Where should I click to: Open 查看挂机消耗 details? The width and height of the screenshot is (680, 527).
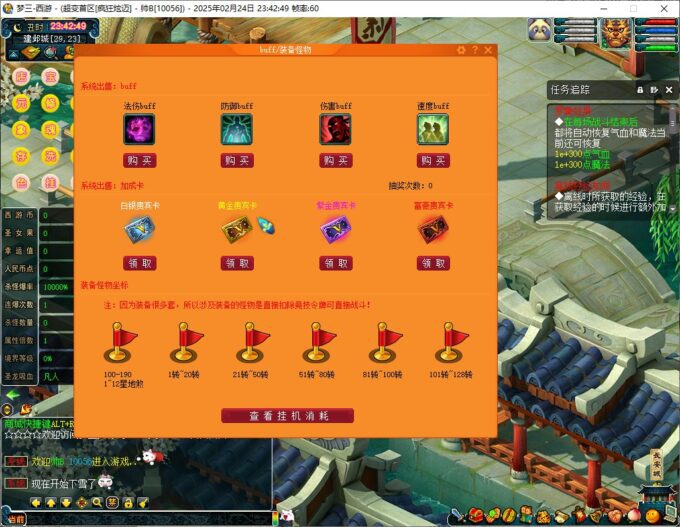coord(287,415)
